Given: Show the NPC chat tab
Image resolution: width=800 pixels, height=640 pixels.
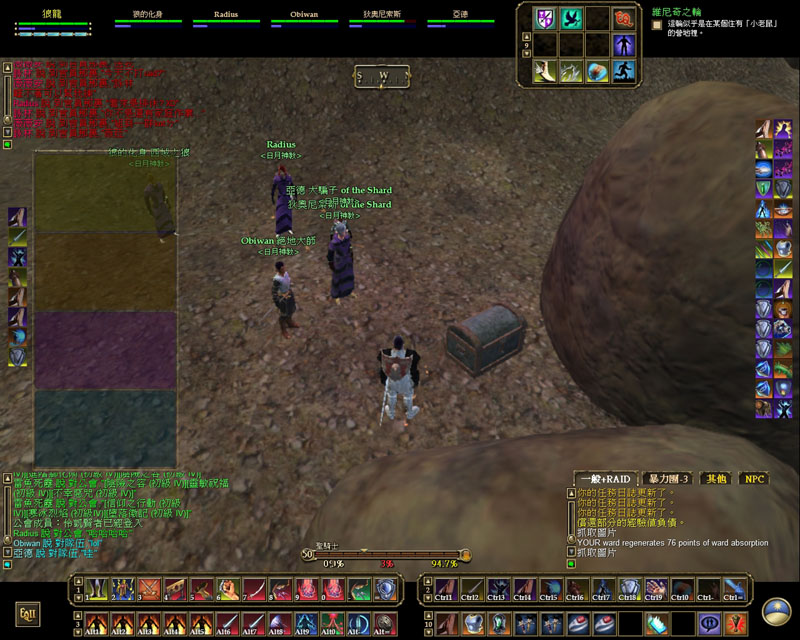Looking at the screenshot, I should (x=754, y=478).
